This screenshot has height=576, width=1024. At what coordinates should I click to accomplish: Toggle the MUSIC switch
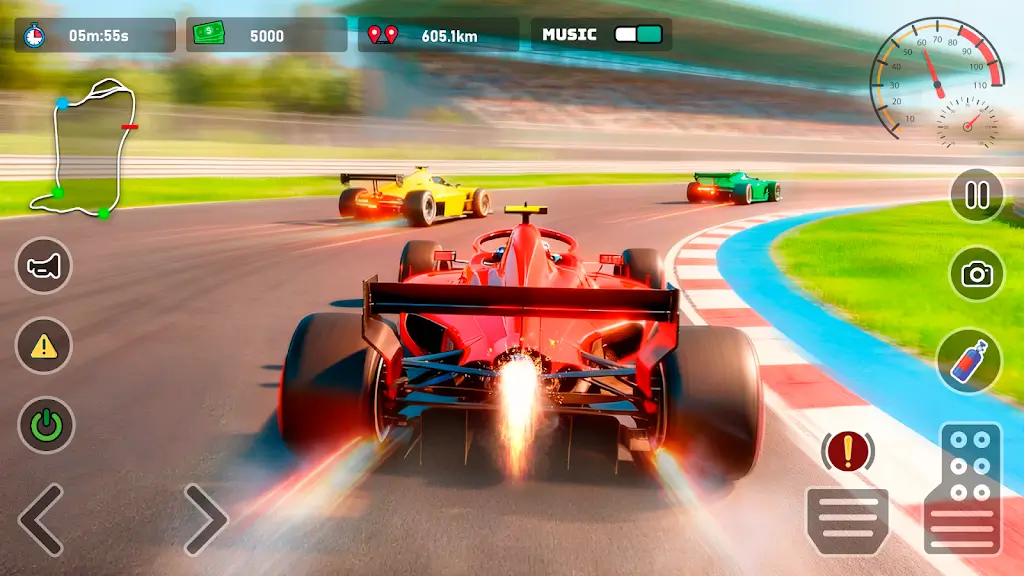pyautogui.click(x=638, y=35)
